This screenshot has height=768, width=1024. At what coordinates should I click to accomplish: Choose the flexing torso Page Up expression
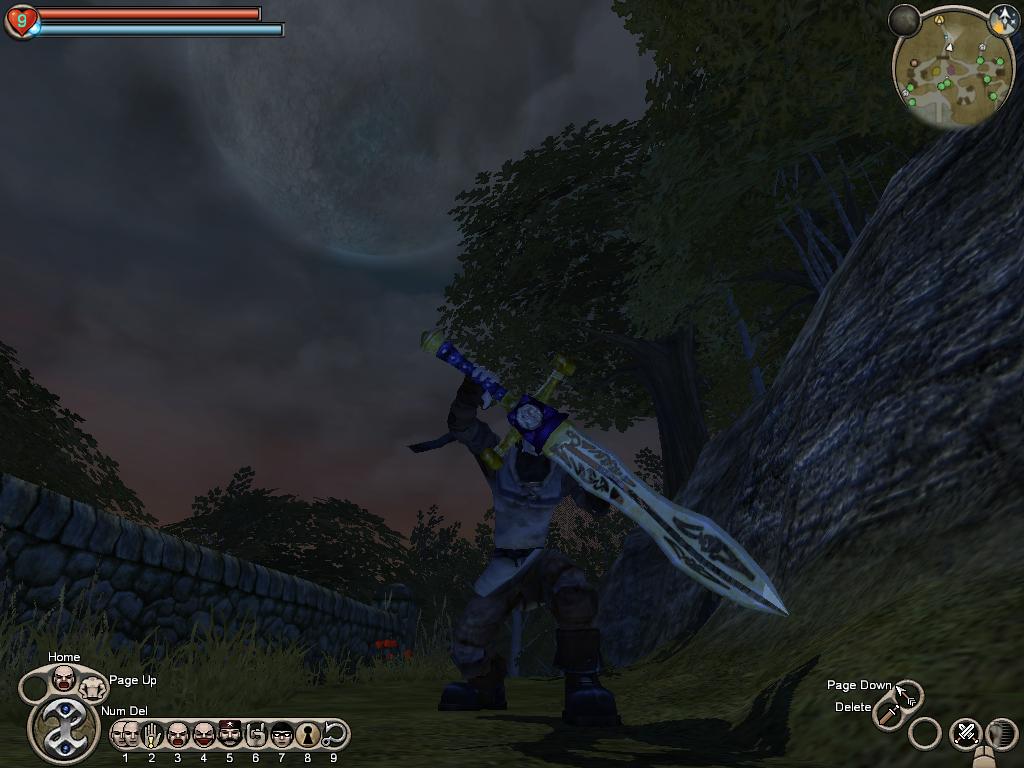coord(93,686)
